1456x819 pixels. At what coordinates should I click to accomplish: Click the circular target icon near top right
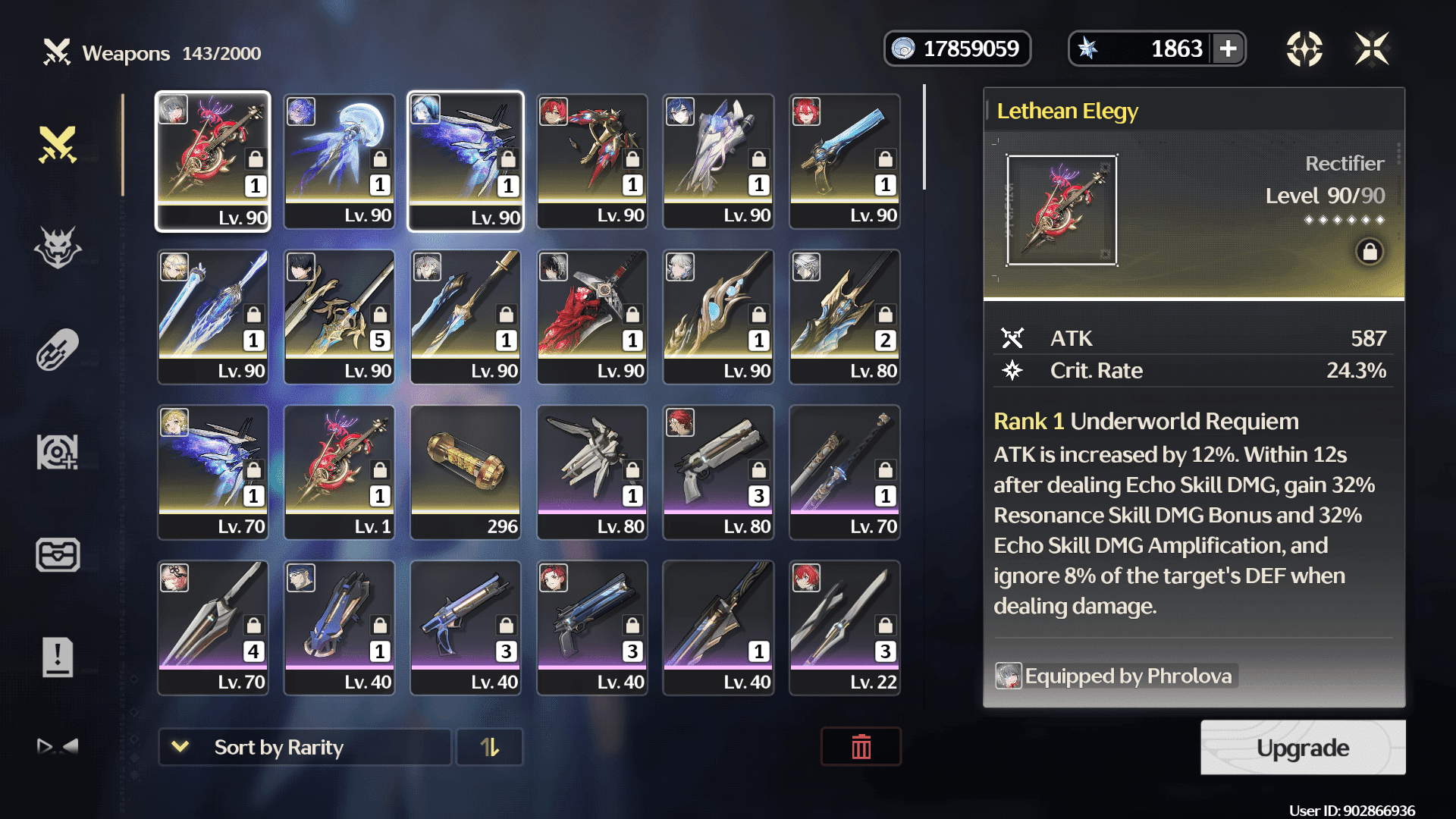point(1304,49)
